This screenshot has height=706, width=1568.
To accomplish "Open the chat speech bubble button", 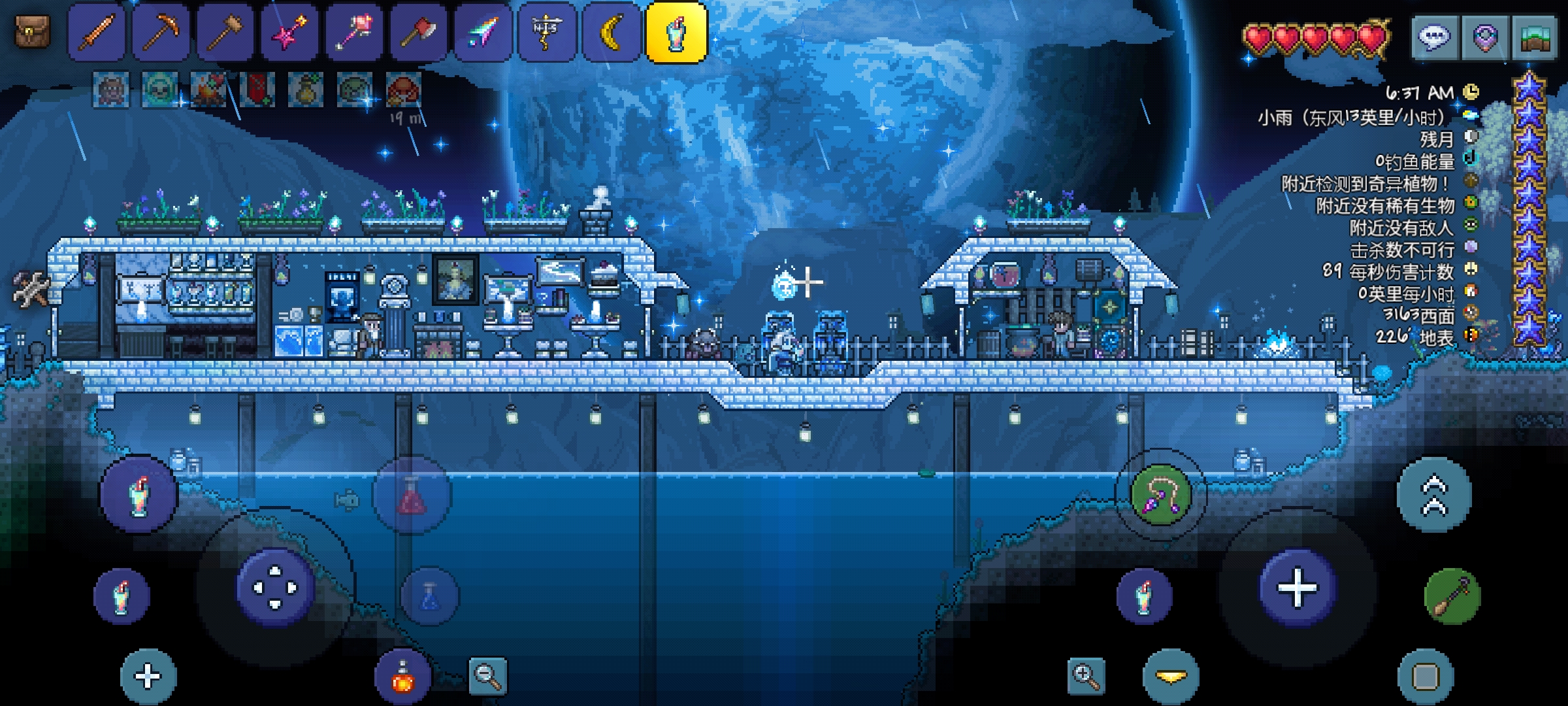I will (x=1434, y=38).
